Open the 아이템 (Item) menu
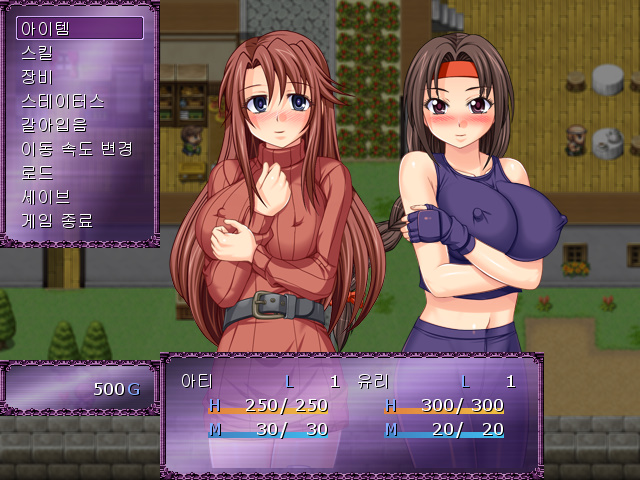Viewport: 640px width, 480px height. point(80,28)
